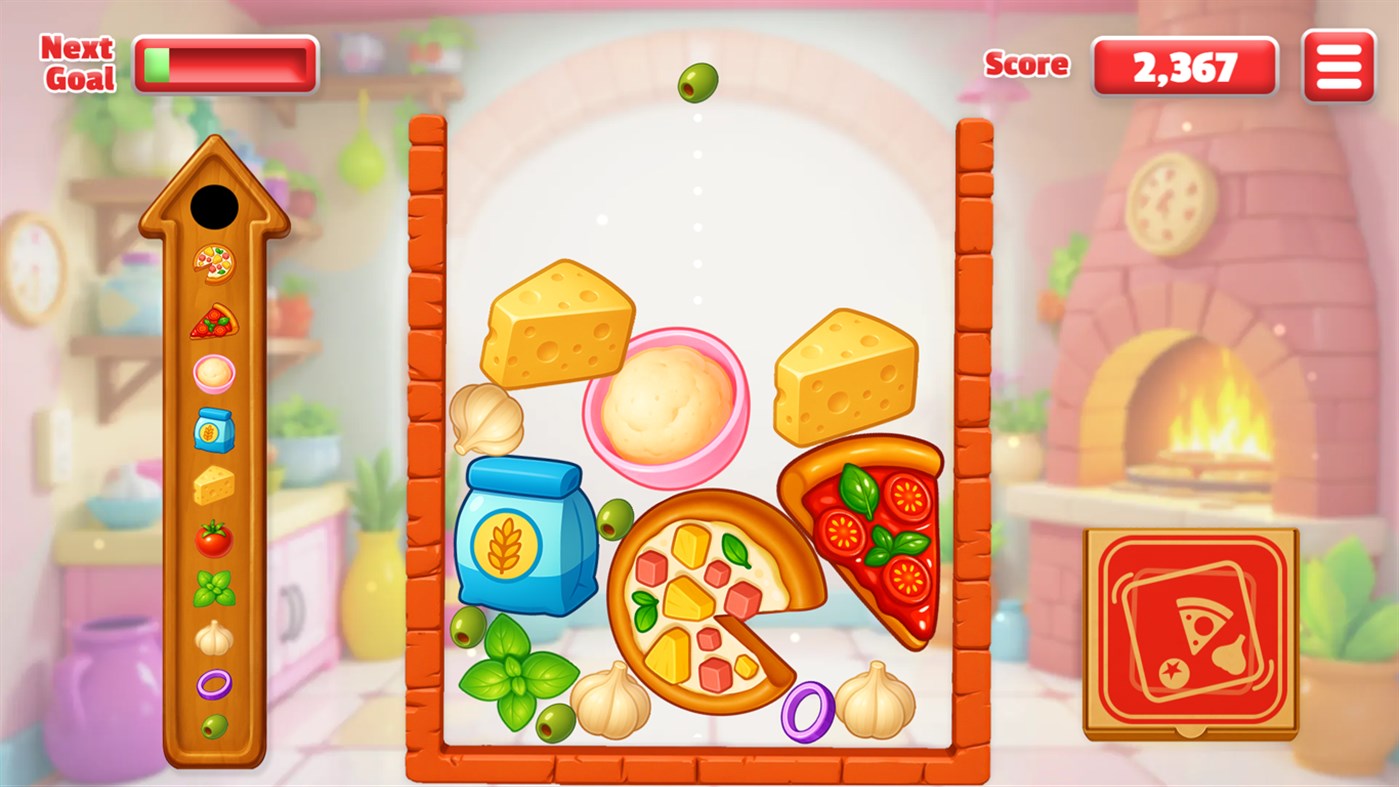Click the falling olive at the top
The image size is (1399, 787).
click(x=700, y=84)
